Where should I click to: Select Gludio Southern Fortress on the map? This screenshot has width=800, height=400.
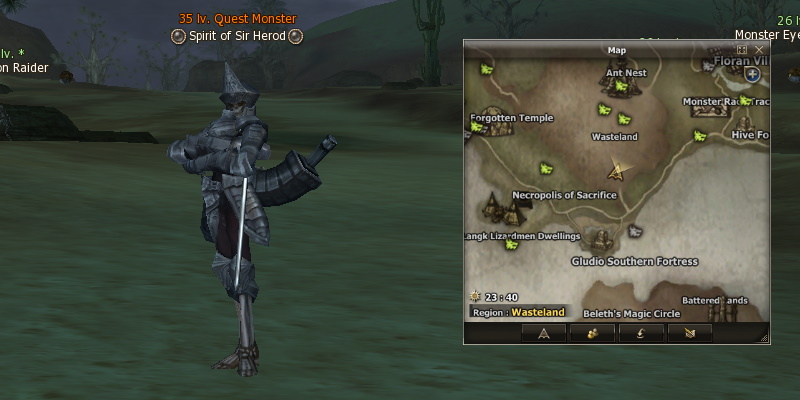click(x=634, y=261)
